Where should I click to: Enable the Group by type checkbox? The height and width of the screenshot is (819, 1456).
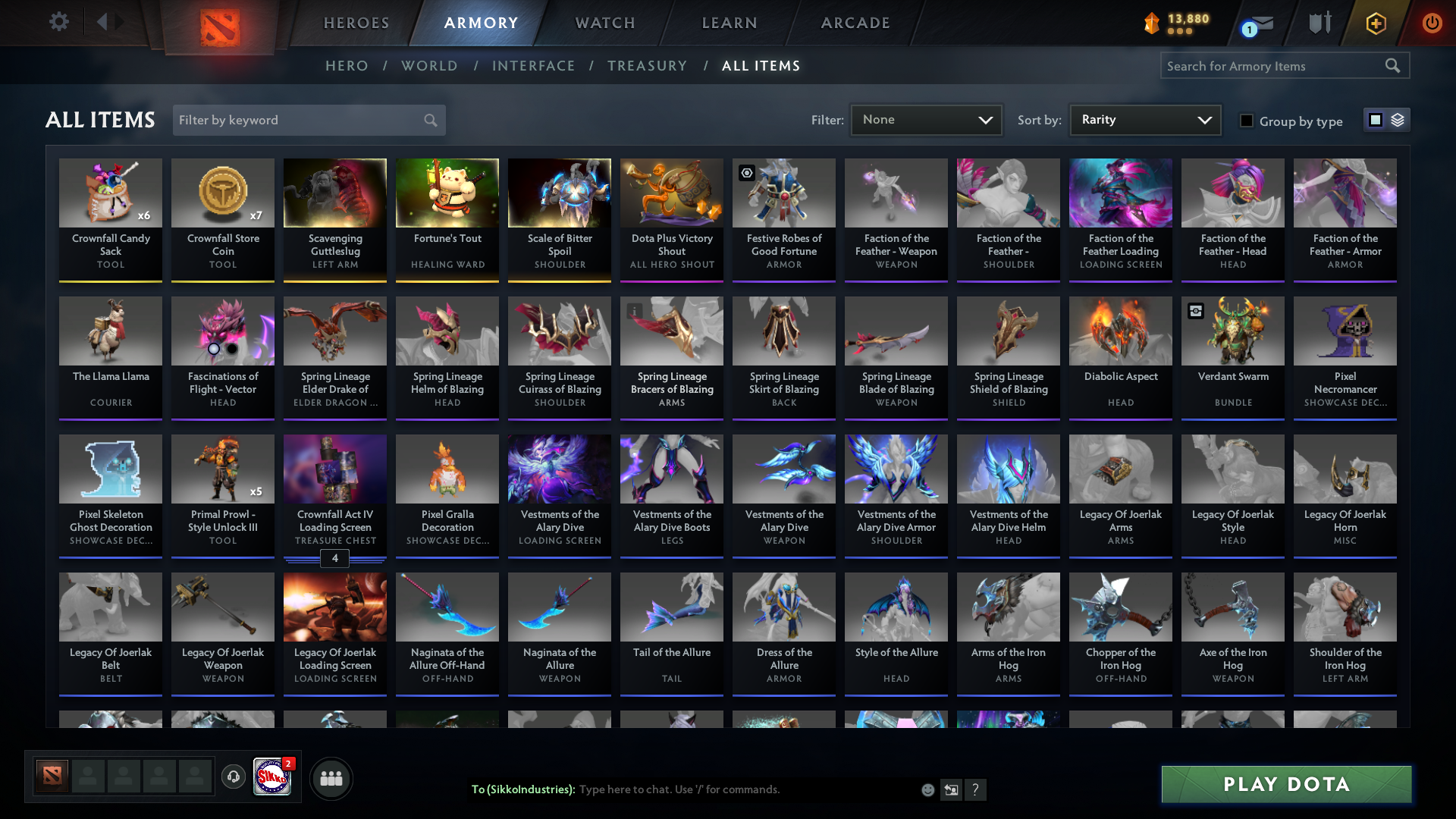pyautogui.click(x=1247, y=121)
